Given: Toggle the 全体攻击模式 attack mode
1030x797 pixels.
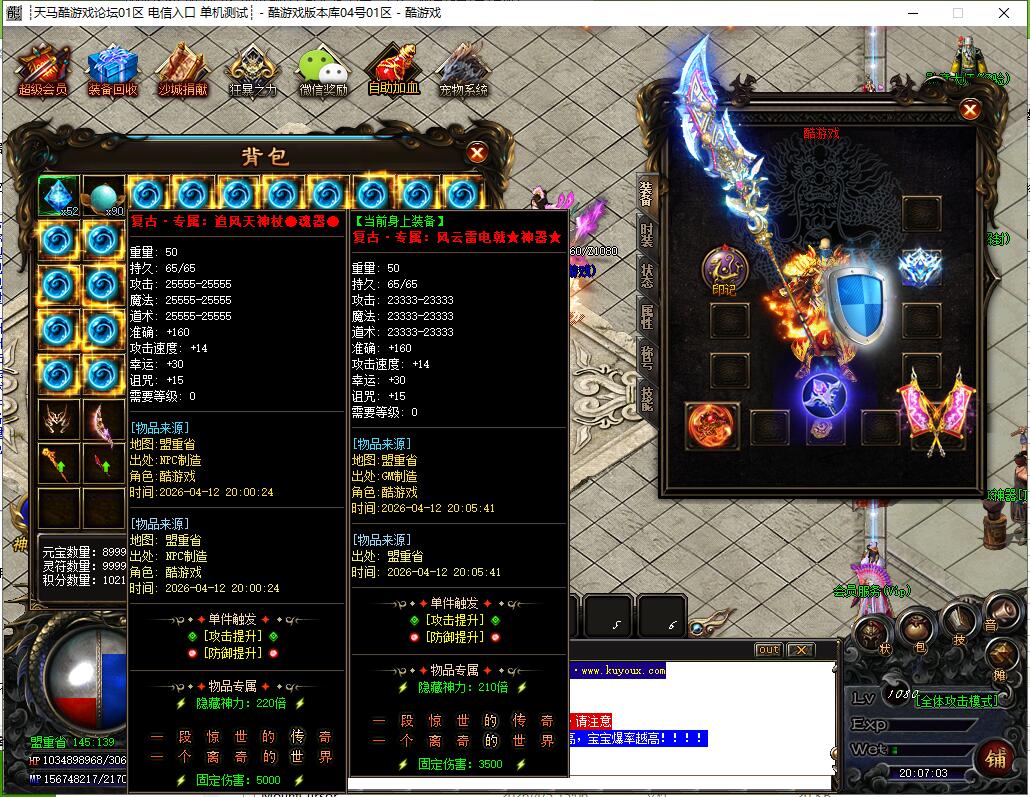Looking at the screenshot, I should pyautogui.click(x=956, y=701).
